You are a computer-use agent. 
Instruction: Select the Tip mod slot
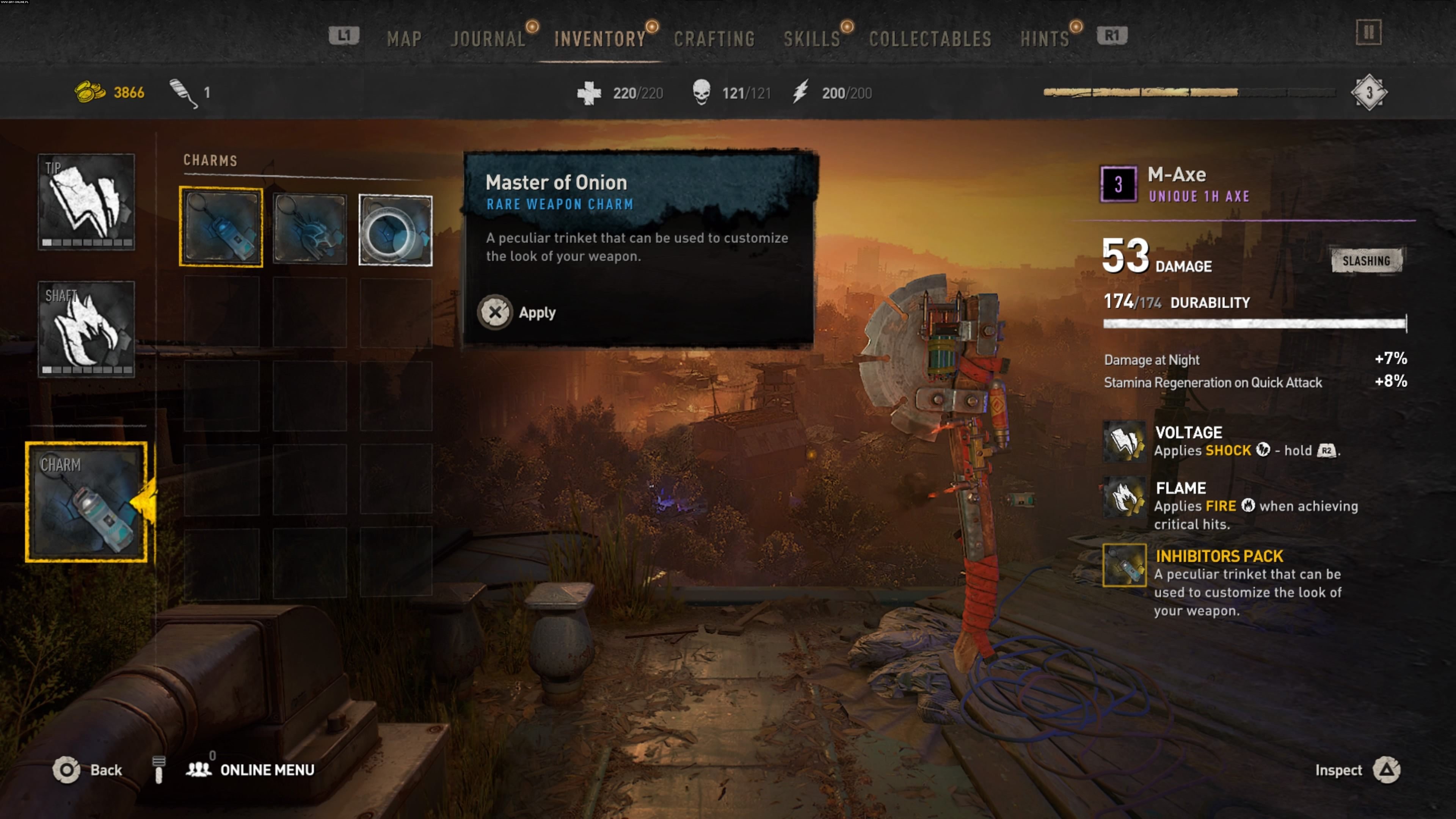86,202
